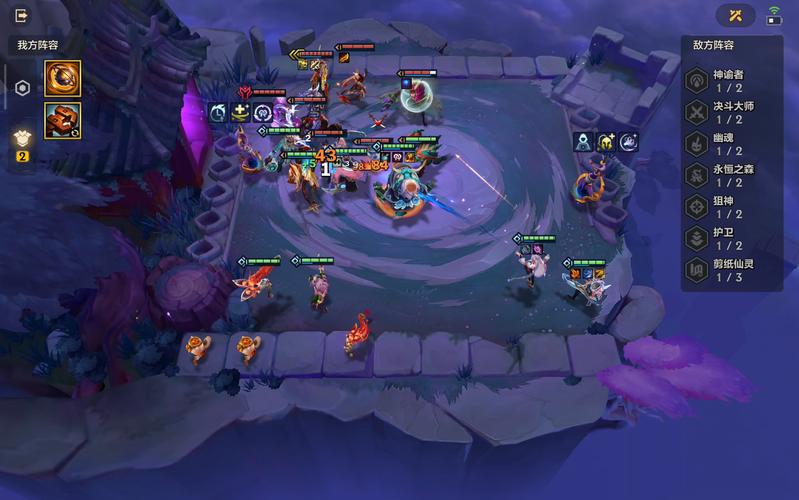
Task: View the 狙神 trait entry
Action: click(731, 206)
